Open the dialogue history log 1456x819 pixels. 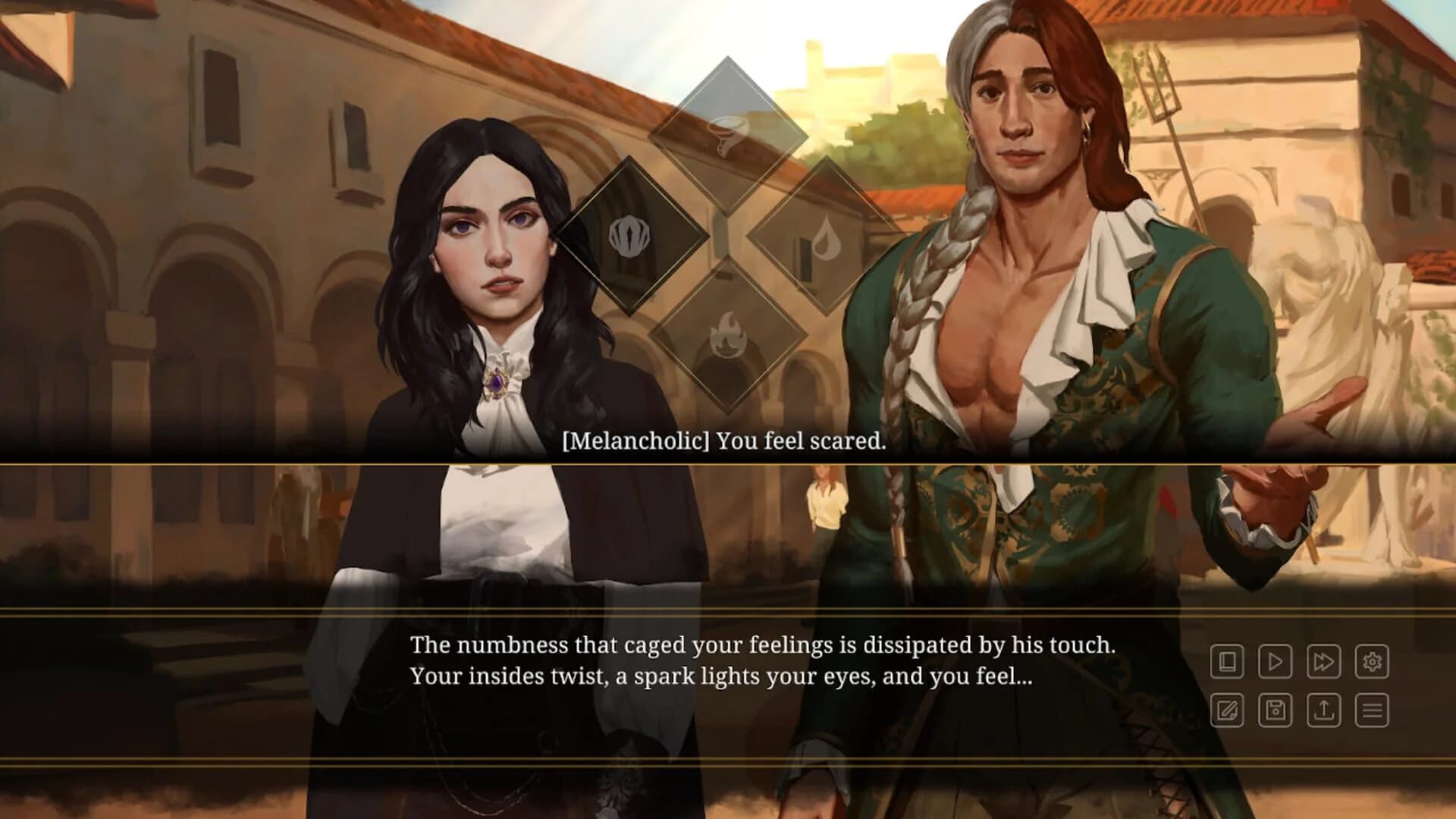pyautogui.click(x=1228, y=661)
